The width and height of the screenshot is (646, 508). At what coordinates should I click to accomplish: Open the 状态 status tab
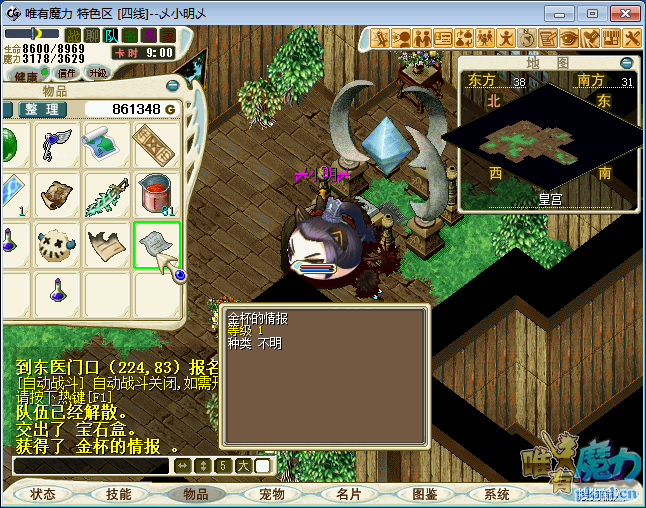(x=43, y=494)
